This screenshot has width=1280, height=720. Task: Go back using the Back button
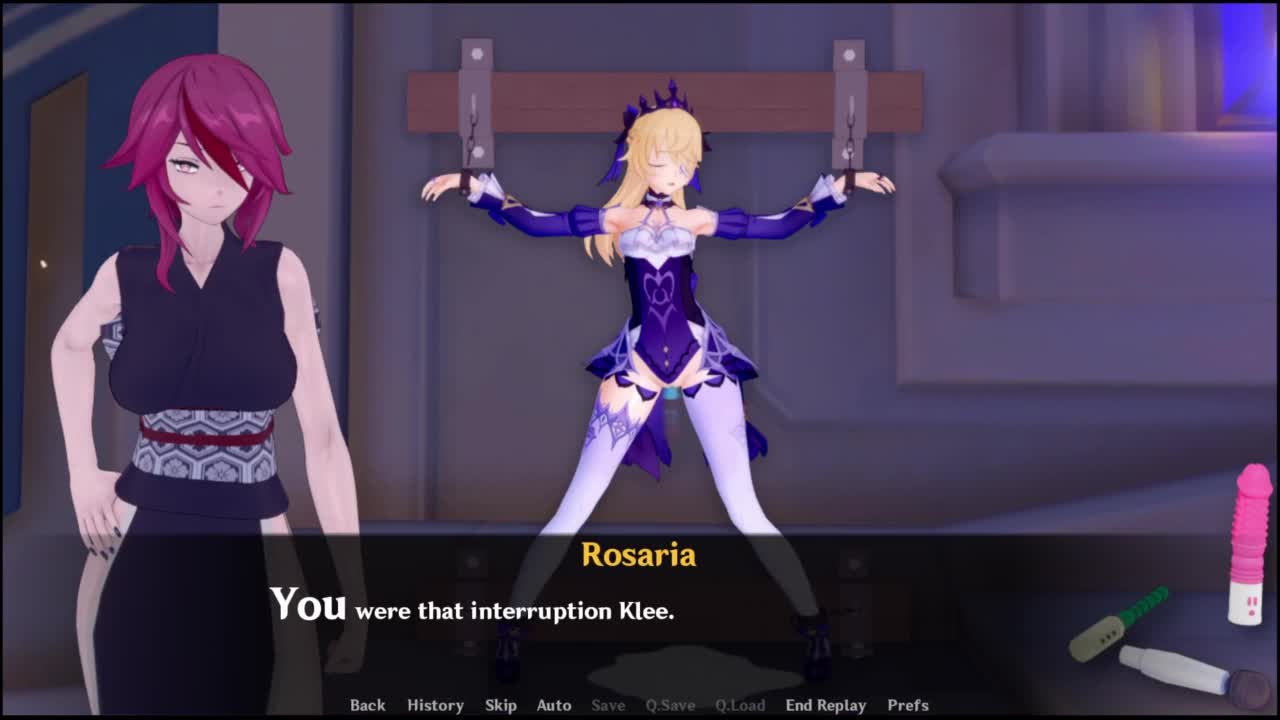tap(367, 705)
